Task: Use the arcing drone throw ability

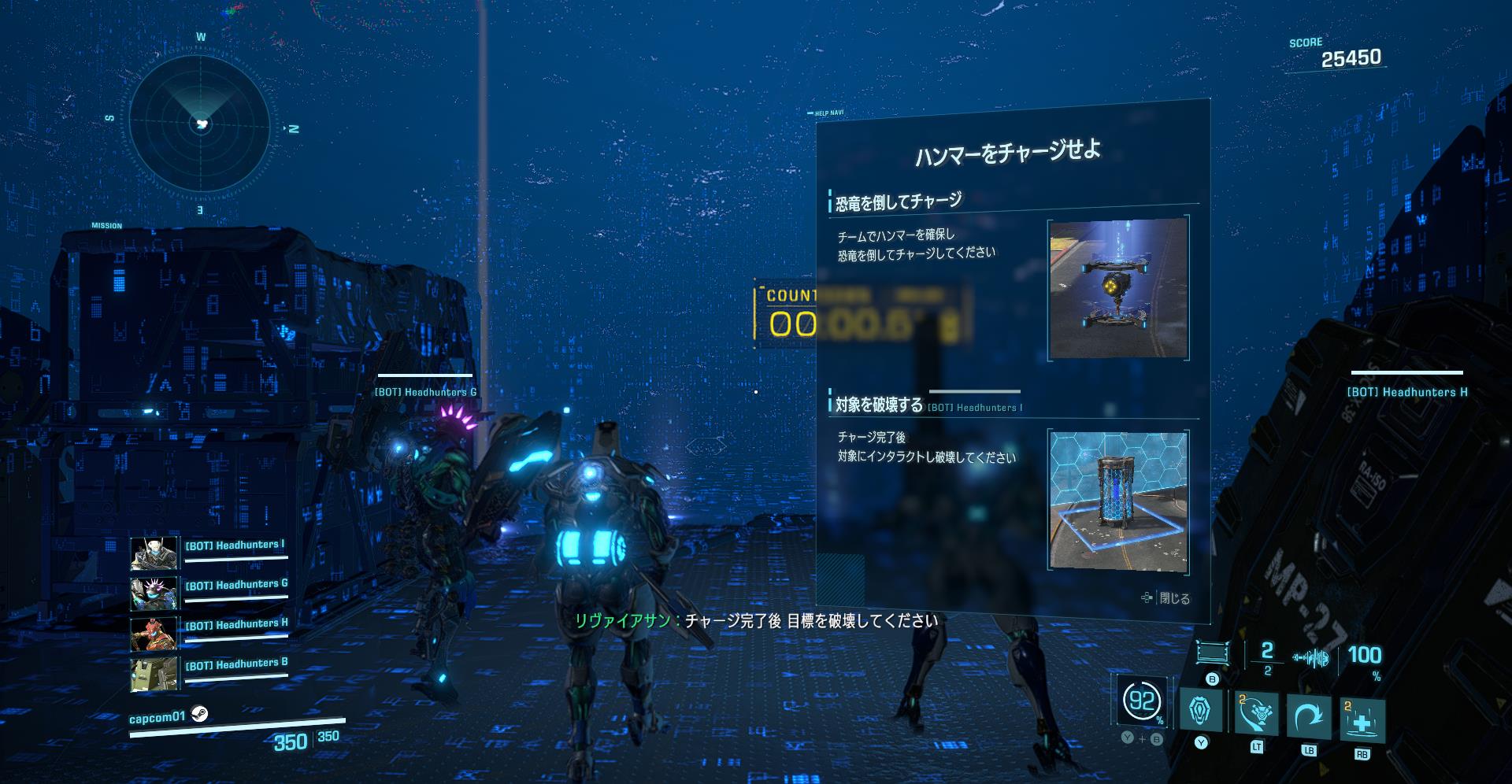Action: [1257, 714]
